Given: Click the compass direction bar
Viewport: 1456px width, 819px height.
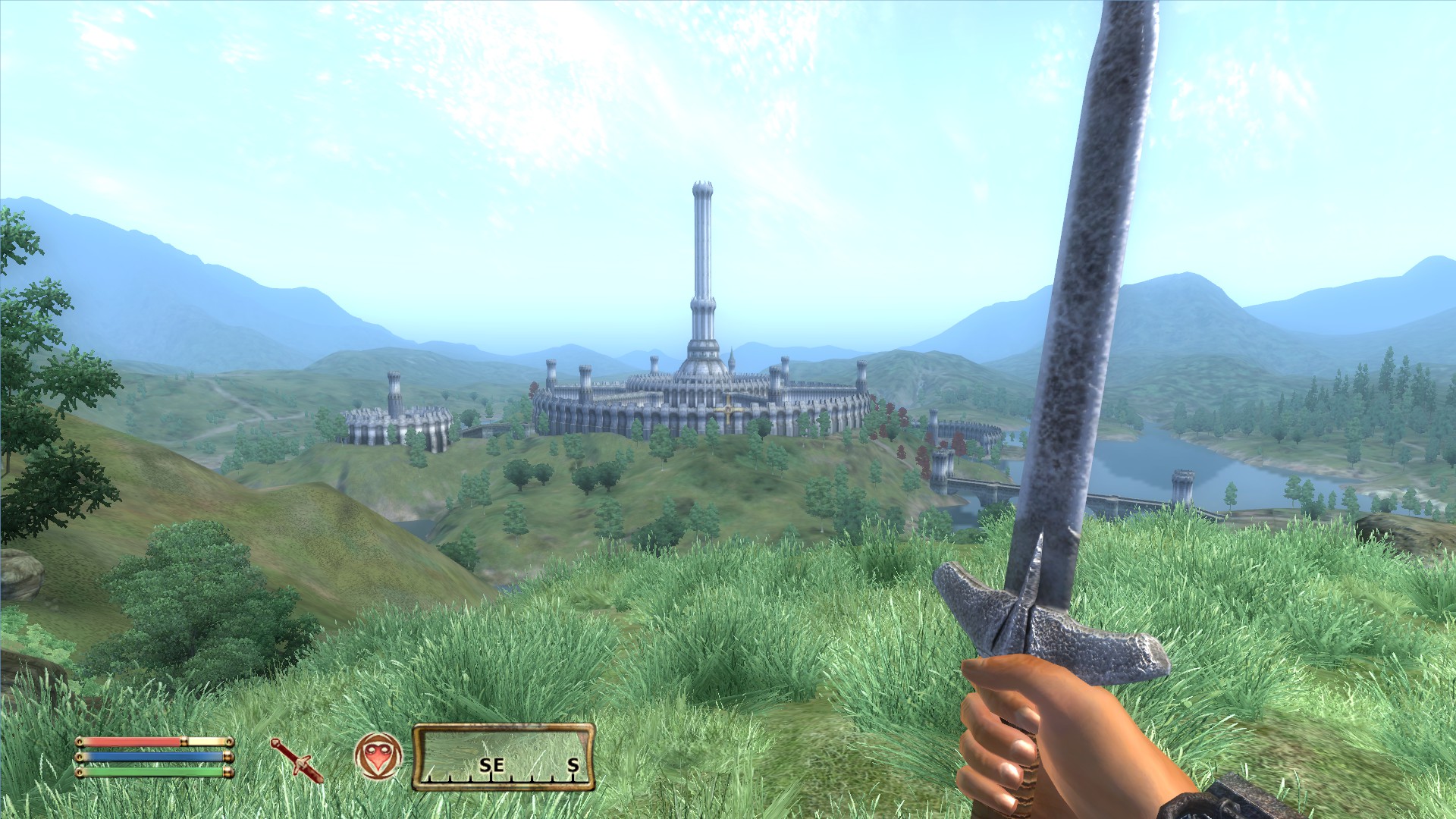Looking at the screenshot, I should coord(504,757).
